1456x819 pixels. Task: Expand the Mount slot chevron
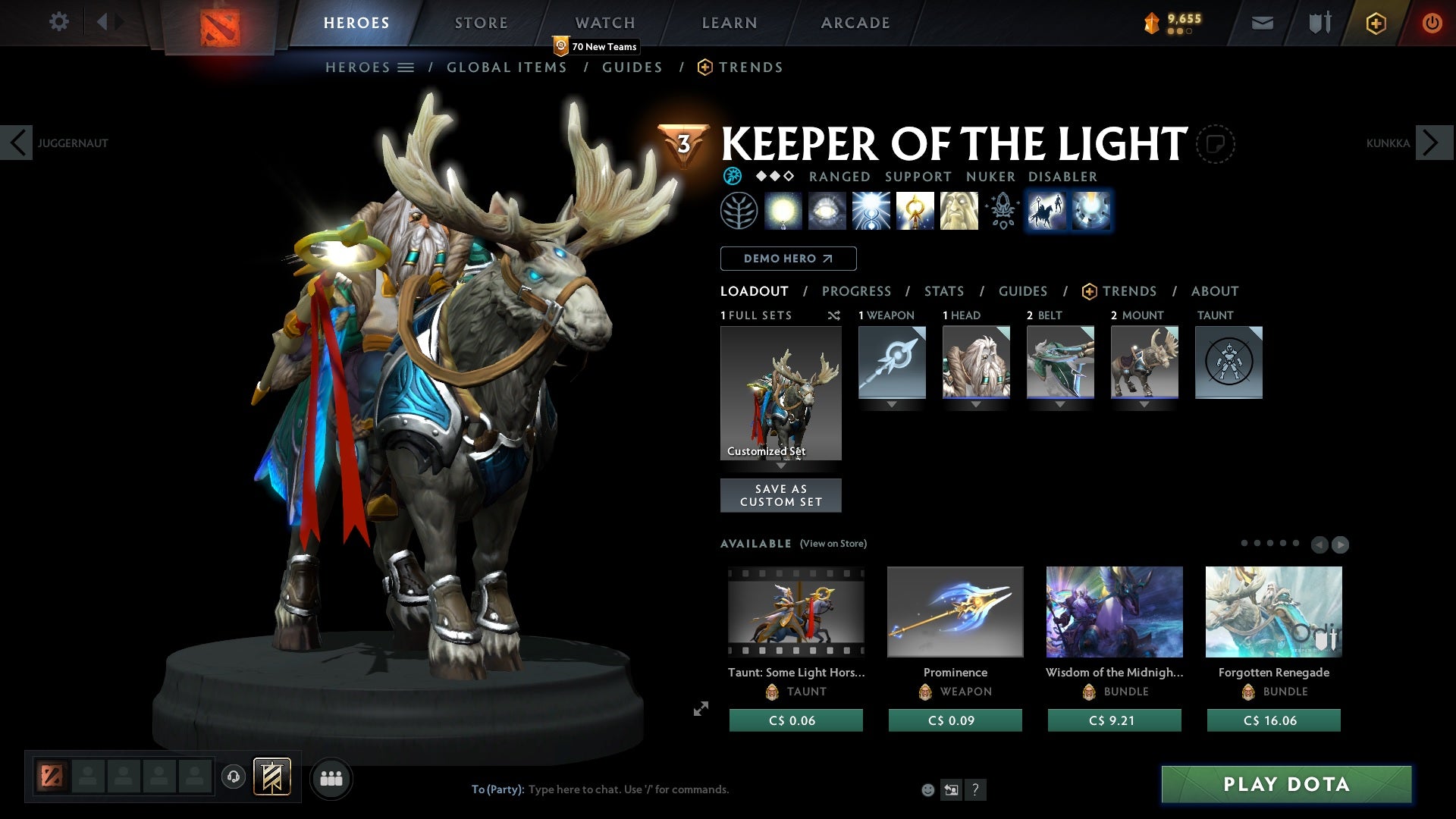(1144, 404)
